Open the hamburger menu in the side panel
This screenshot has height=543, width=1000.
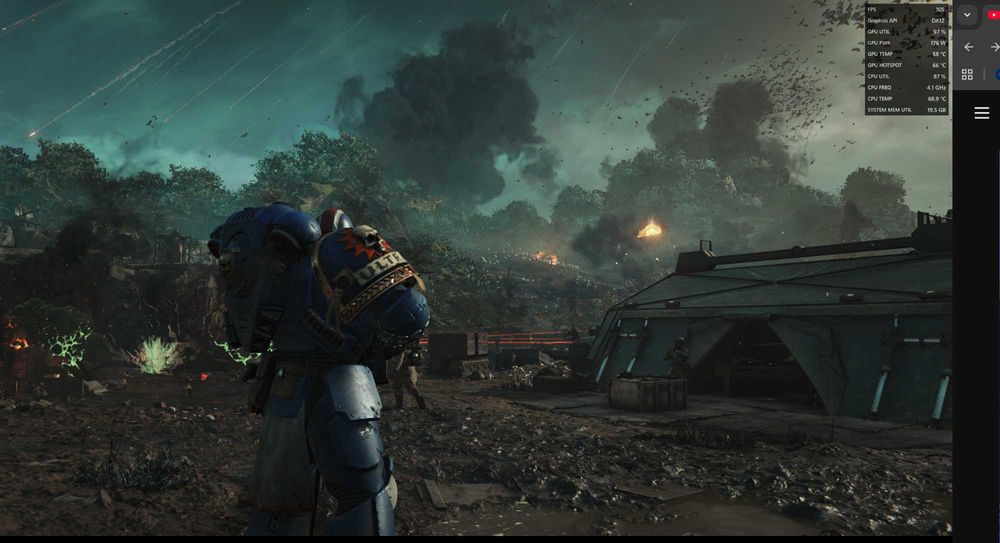coord(981,113)
